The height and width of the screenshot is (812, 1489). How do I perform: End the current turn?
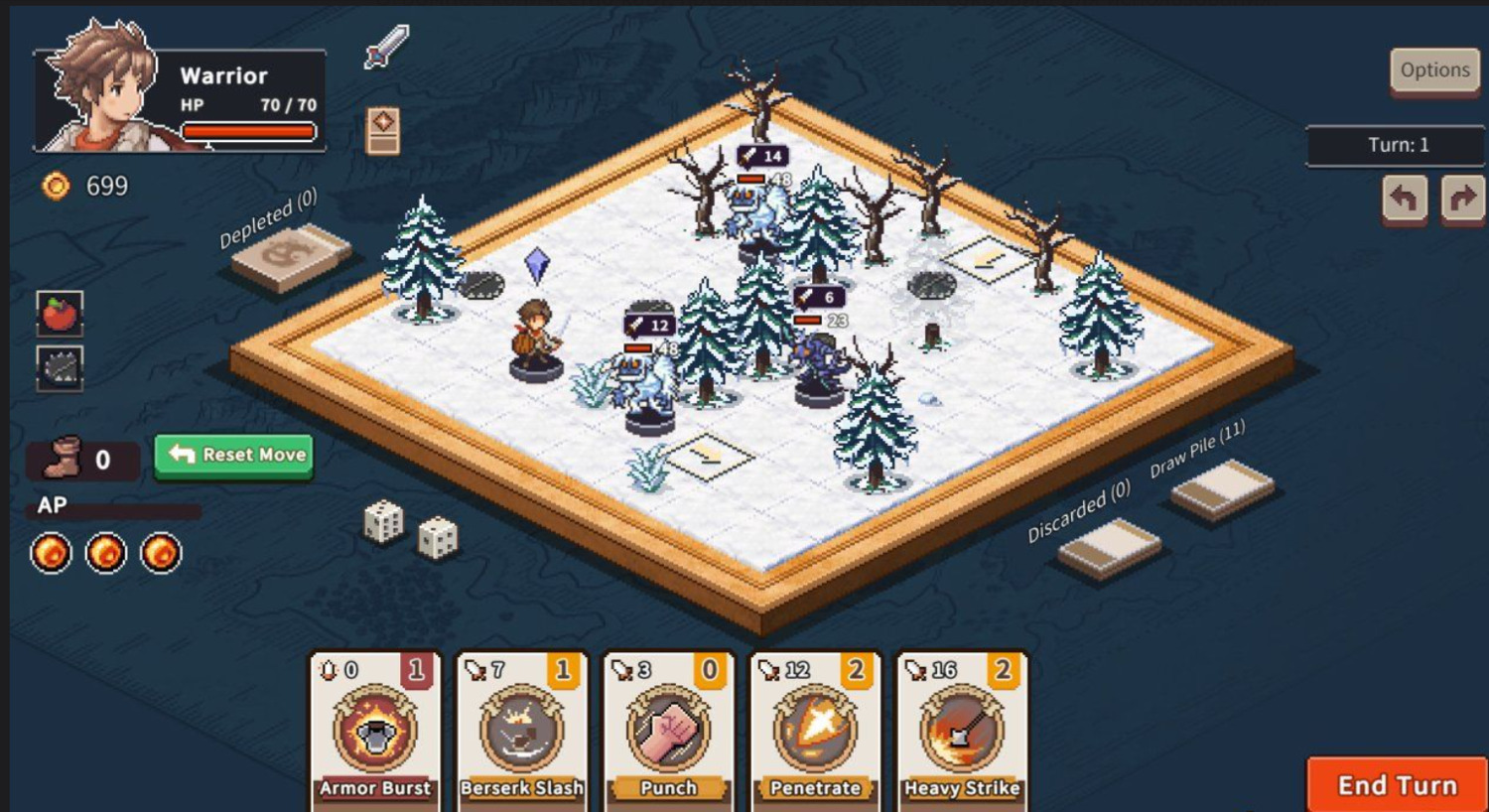pyautogui.click(x=1397, y=785)
